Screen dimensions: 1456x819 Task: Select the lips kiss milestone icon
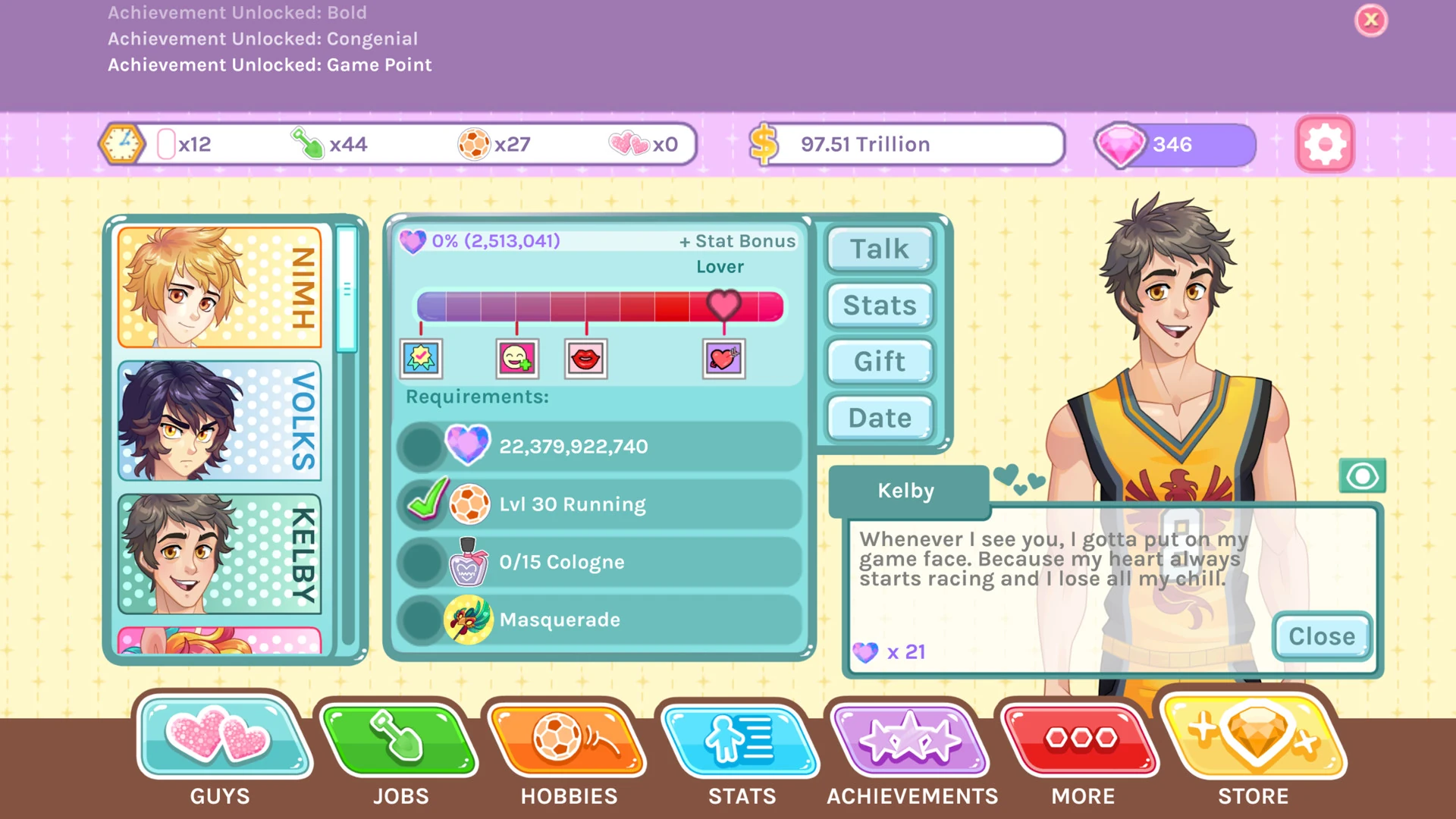click(x=585, y=359)
